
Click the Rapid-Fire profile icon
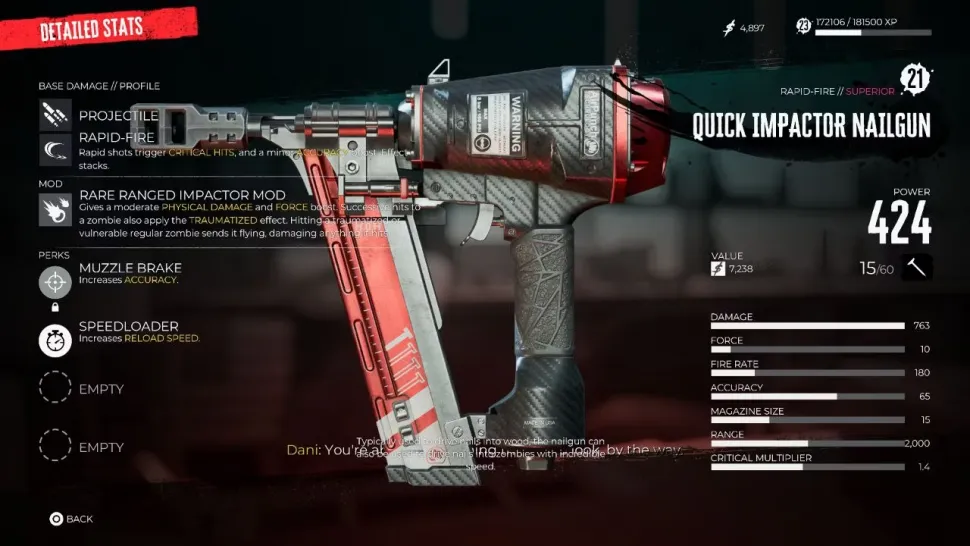coord(55,150)
